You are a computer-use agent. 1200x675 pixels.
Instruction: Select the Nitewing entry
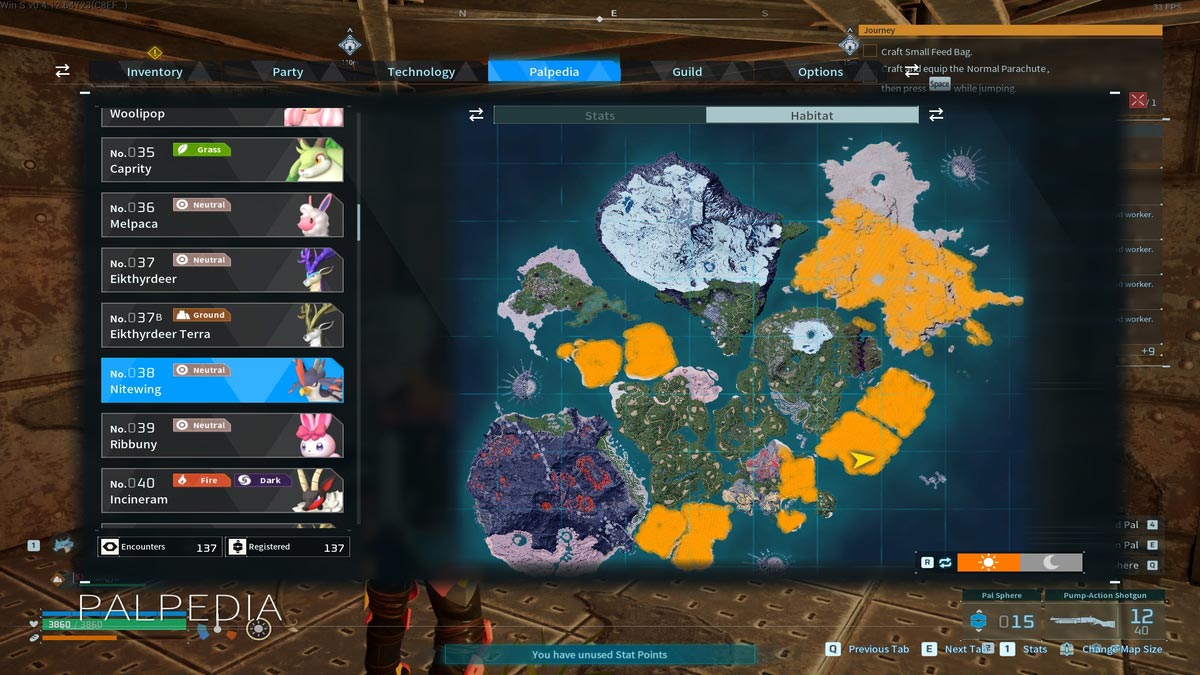[x=222, y=380]
